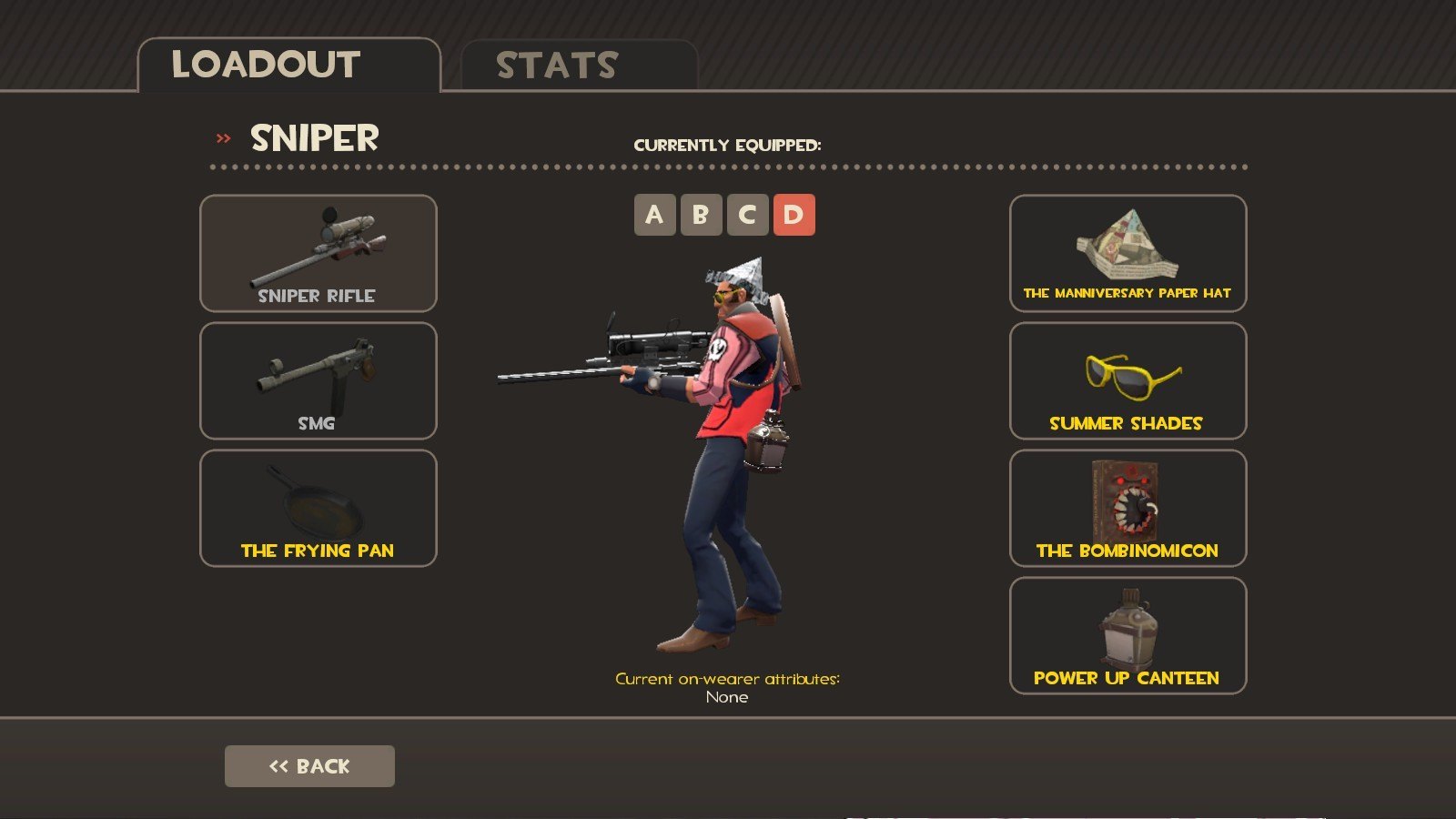Switch to loadout preset A
Image resolution: width=1456 pixels, height=819 pixels.
(654, 215)
